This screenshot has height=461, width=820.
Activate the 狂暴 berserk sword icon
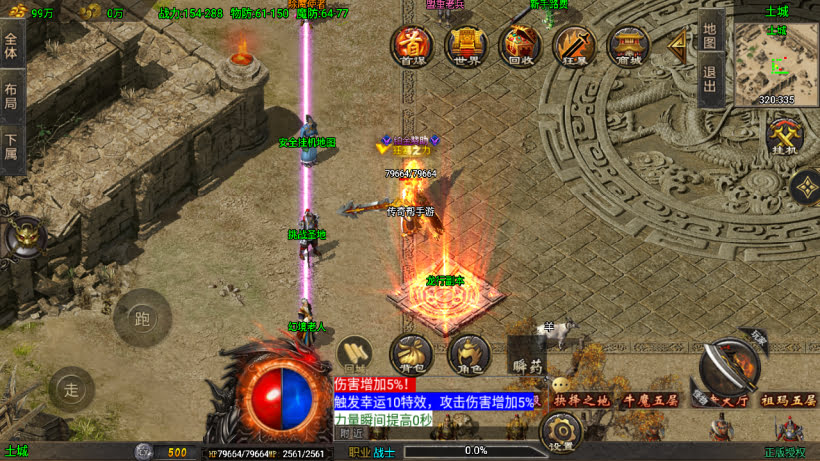574,44
